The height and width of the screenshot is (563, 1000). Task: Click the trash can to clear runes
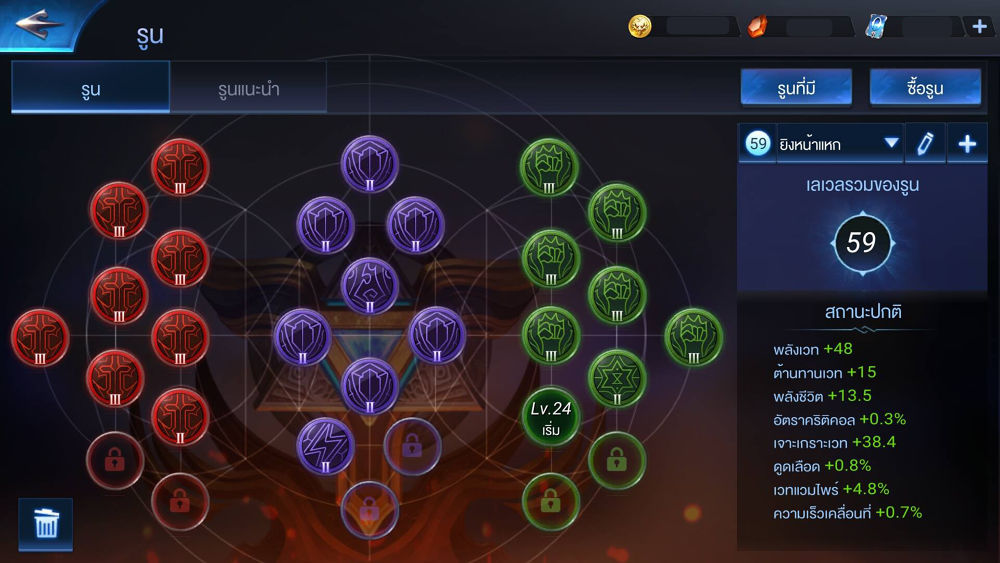[46, 523]
